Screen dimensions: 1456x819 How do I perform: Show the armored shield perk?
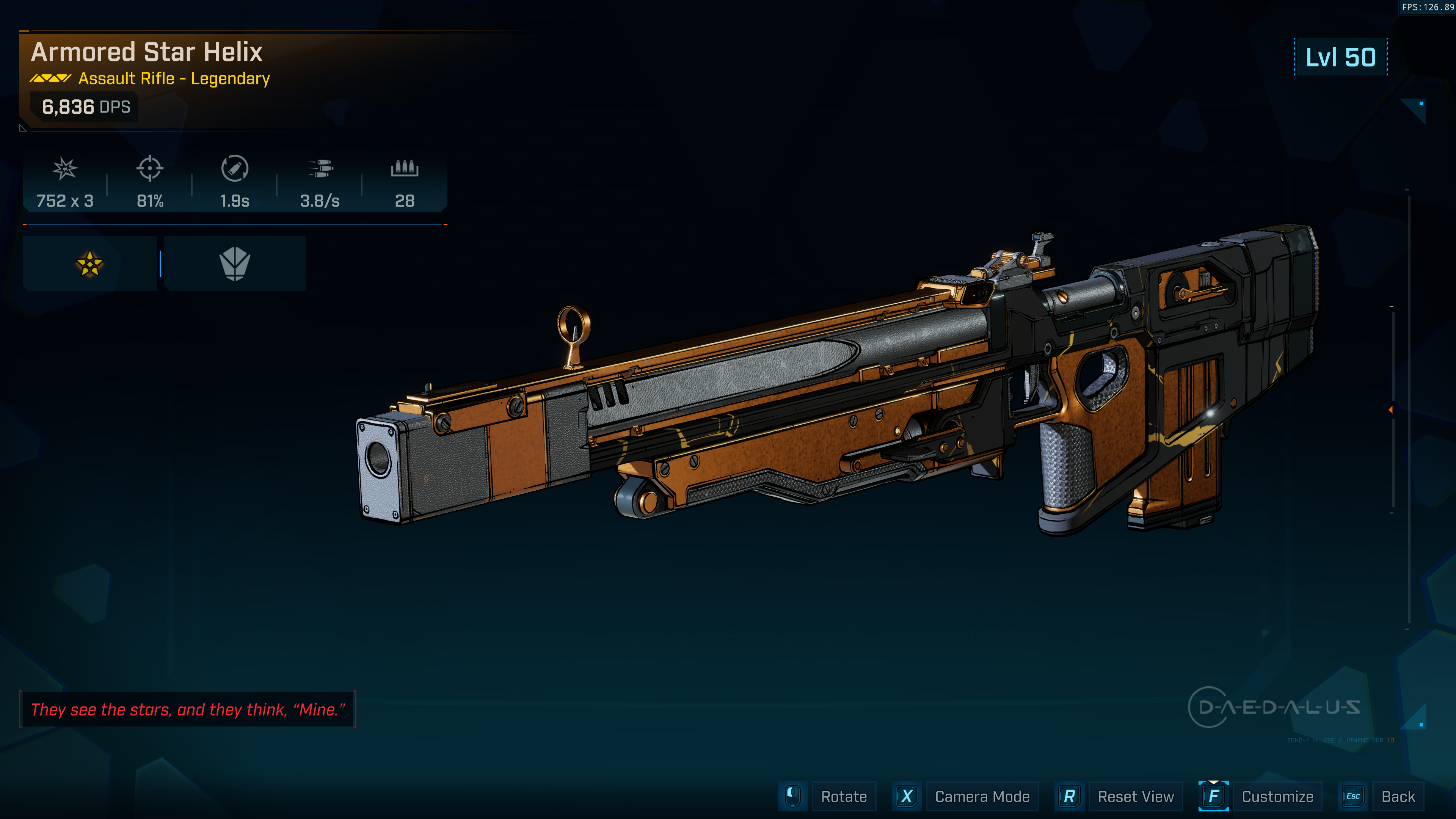click(x=235, y=264)
